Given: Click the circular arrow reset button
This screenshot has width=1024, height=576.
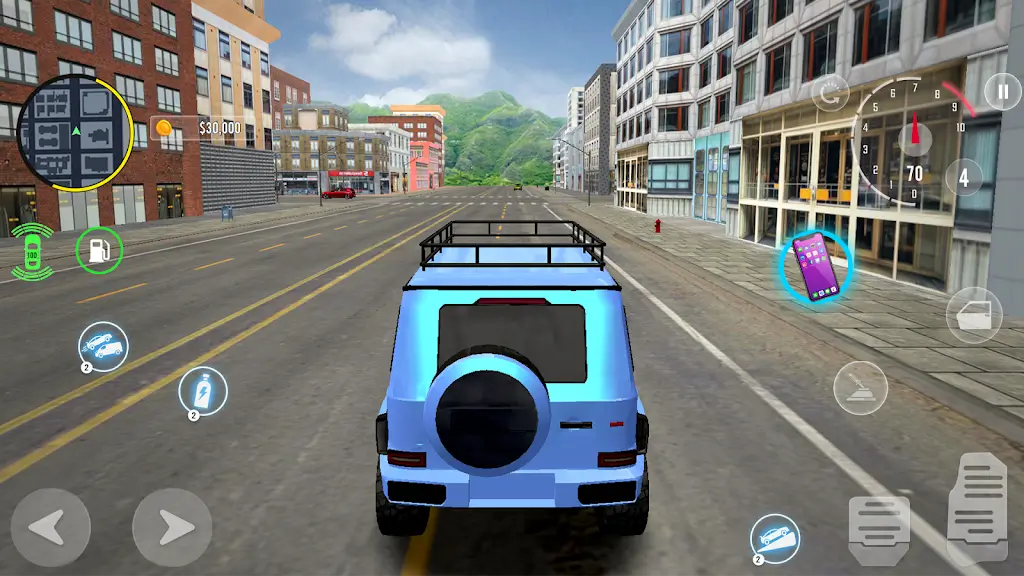Looking at the screenshot, I should pyautogui.click(x=830, y=95).
